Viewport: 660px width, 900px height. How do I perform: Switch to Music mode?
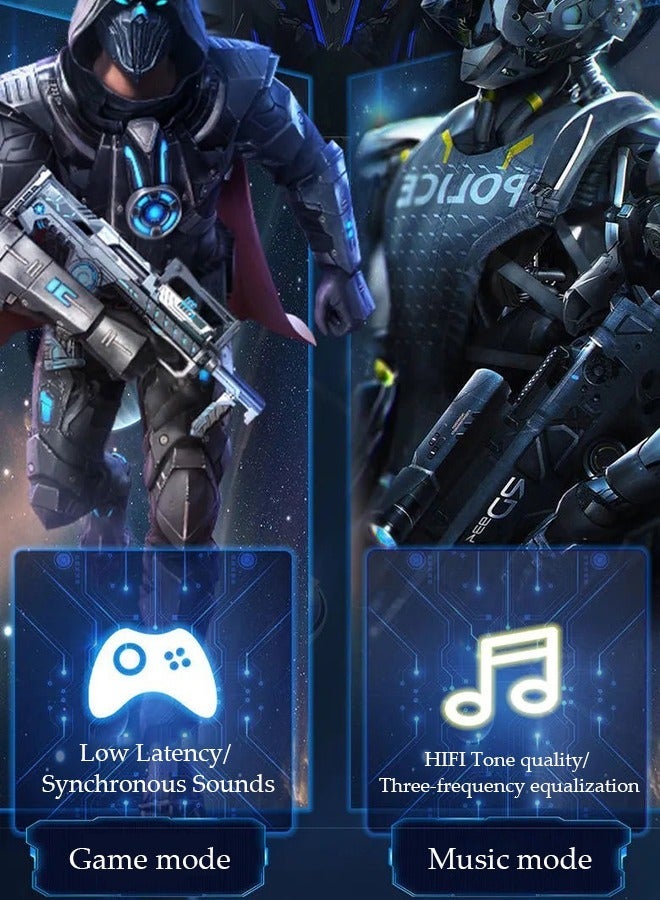point(509,859)
